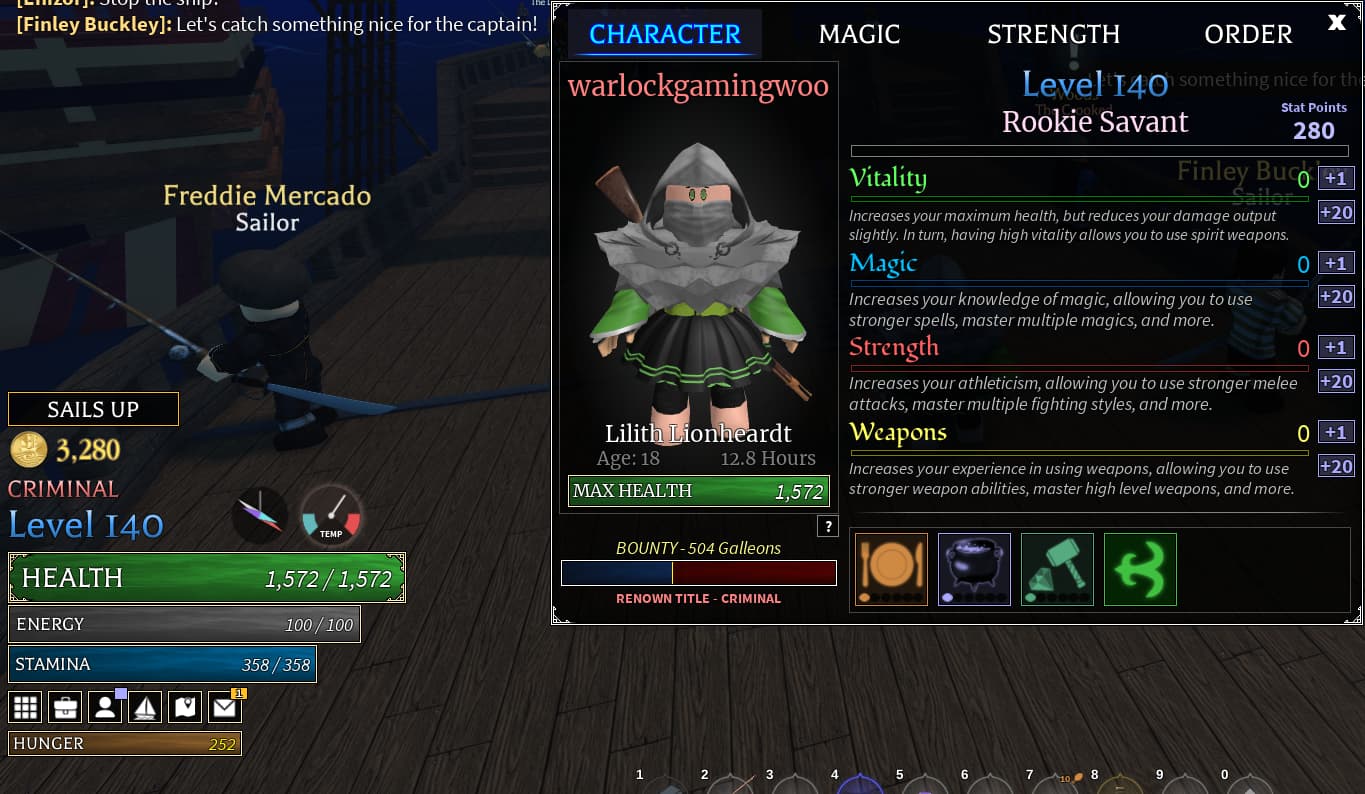Close the character stats window
This screenshot has width=1365, height=794.
click(1336, 23)
